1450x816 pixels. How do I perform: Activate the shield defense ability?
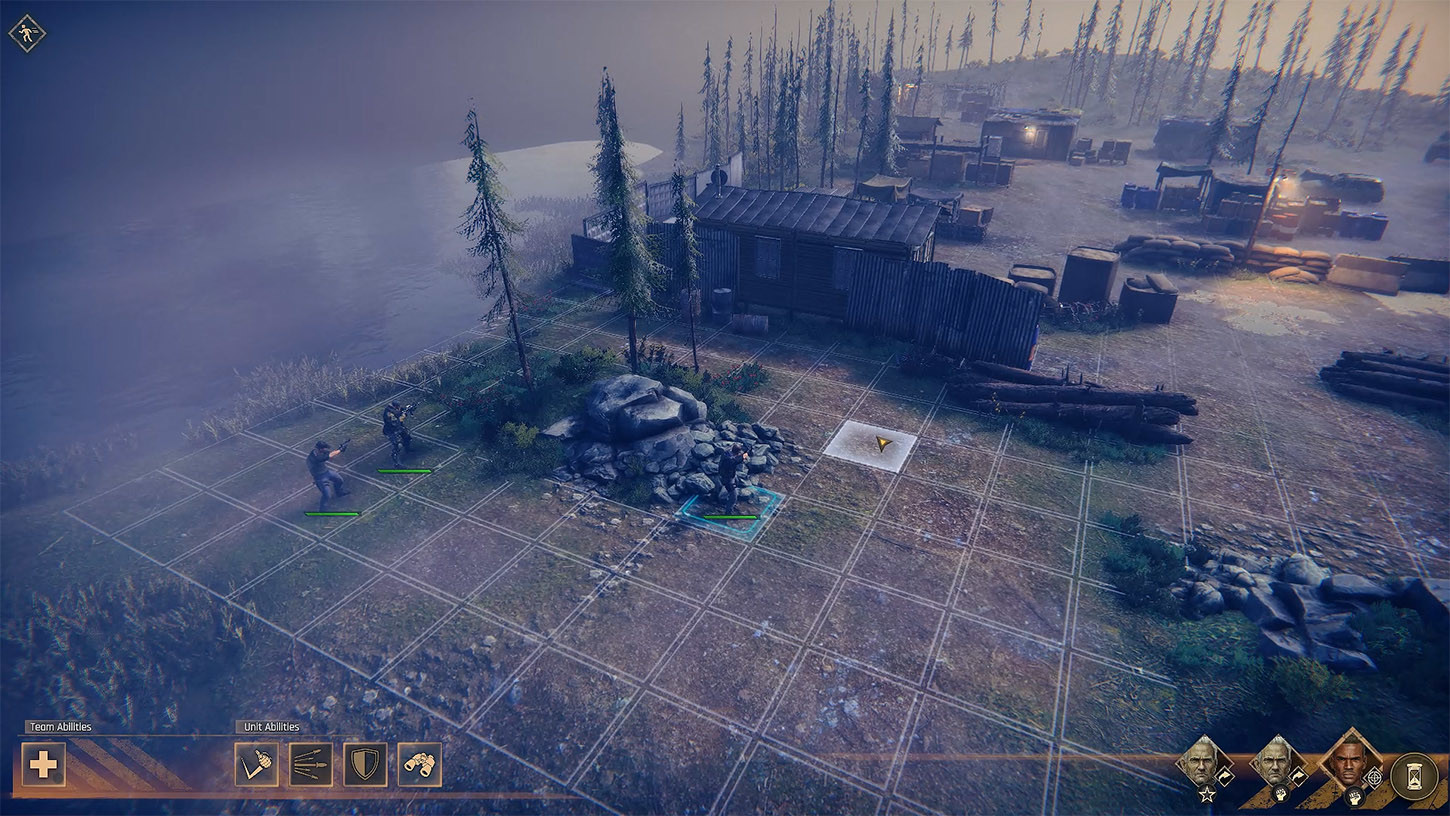[365, 765]
